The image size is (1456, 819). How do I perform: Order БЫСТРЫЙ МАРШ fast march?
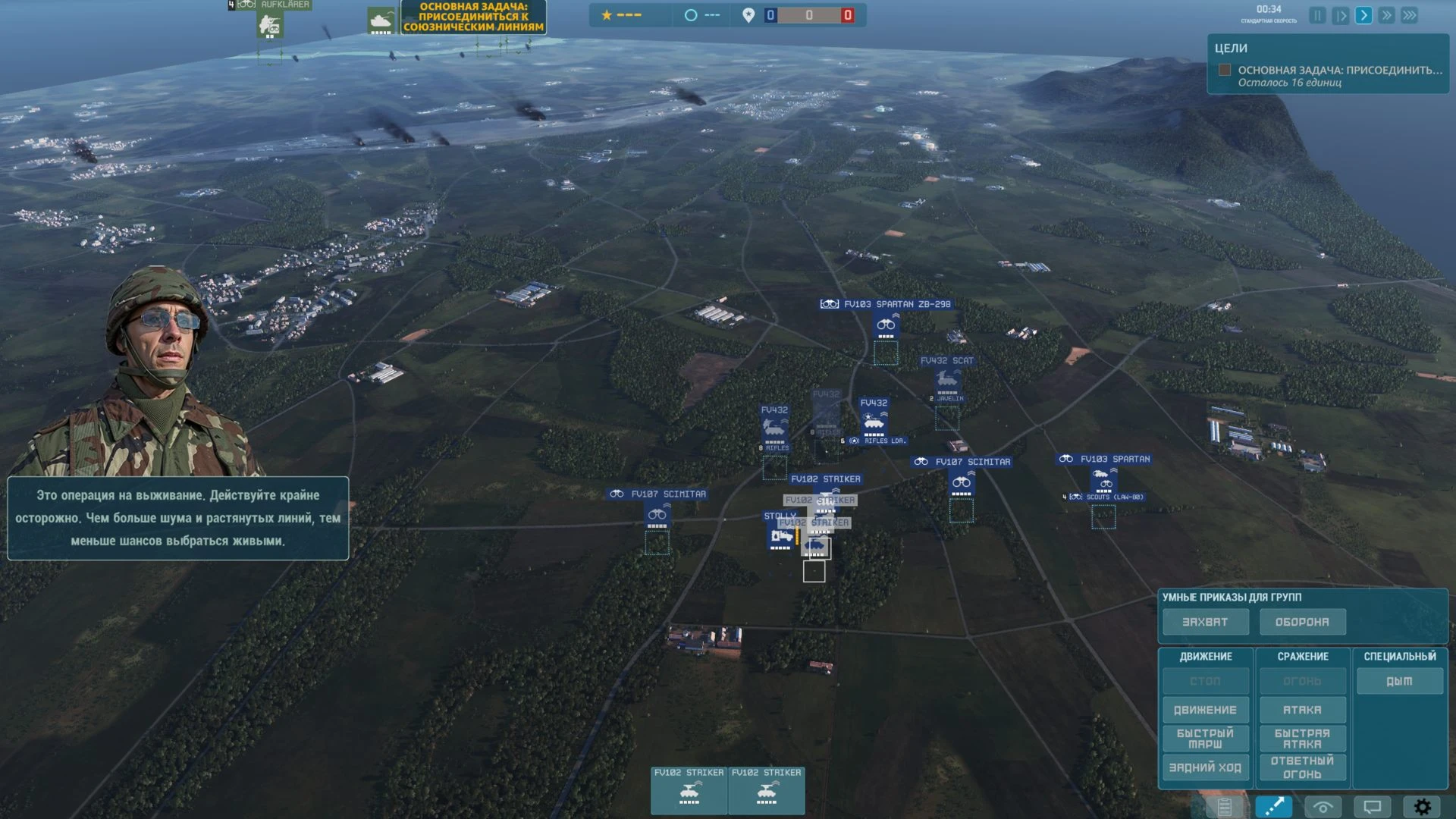[x=1205, y=739]
